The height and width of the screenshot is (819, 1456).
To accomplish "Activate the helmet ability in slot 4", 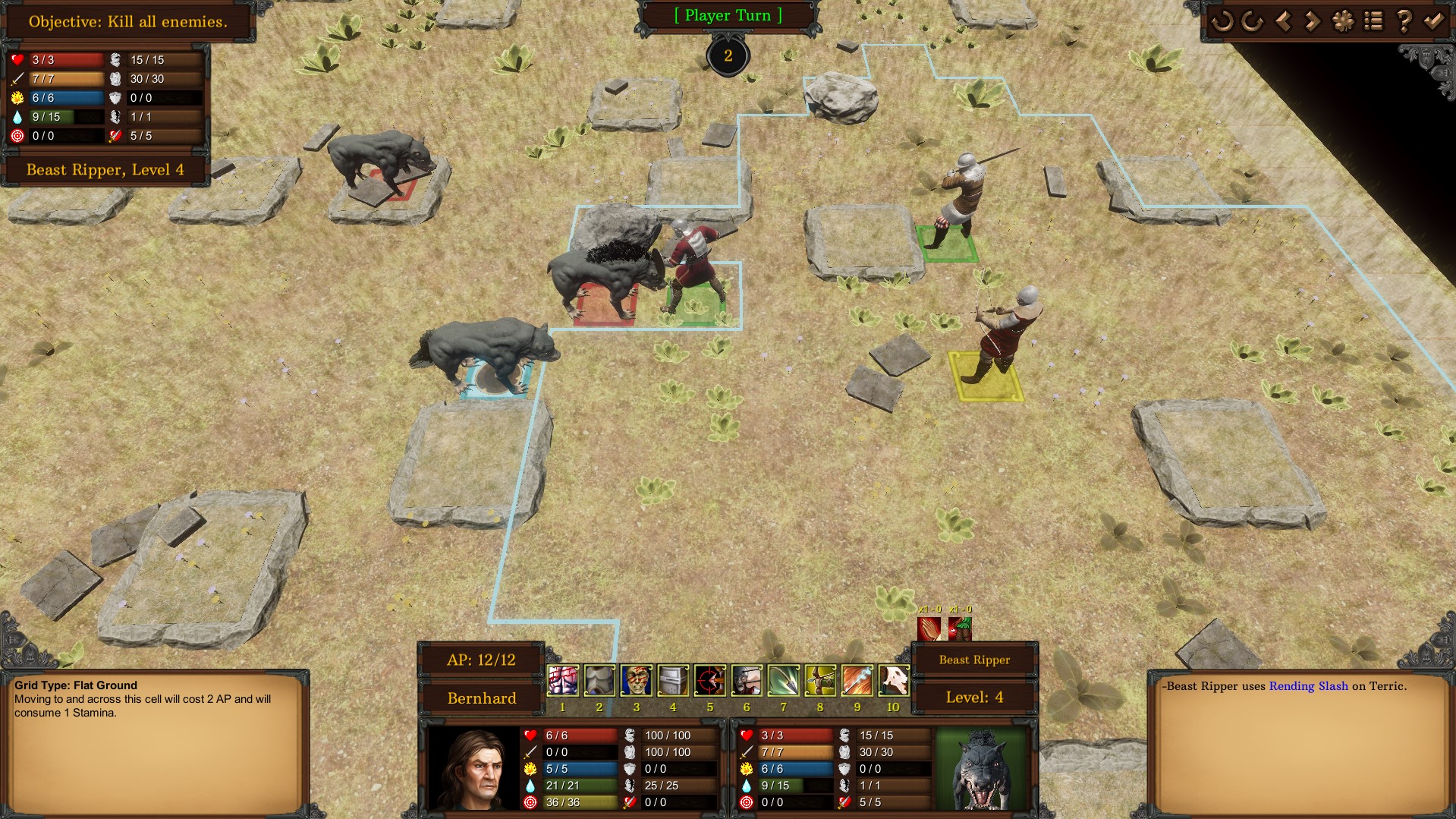I will coord(672,681).
